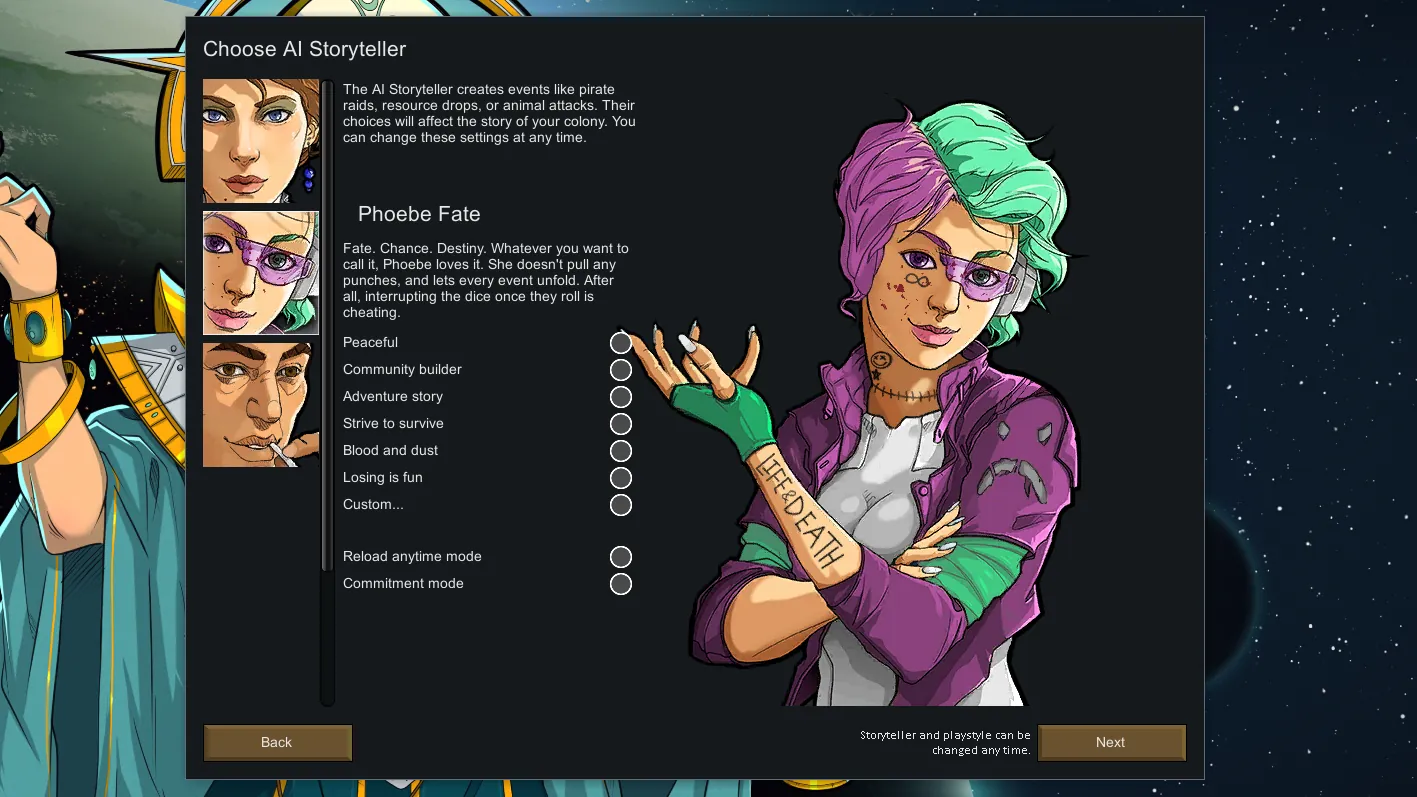Viewport: 1417px width, 797px height.
Task: Select Adventure story difficulty
Action: point(621,397)
